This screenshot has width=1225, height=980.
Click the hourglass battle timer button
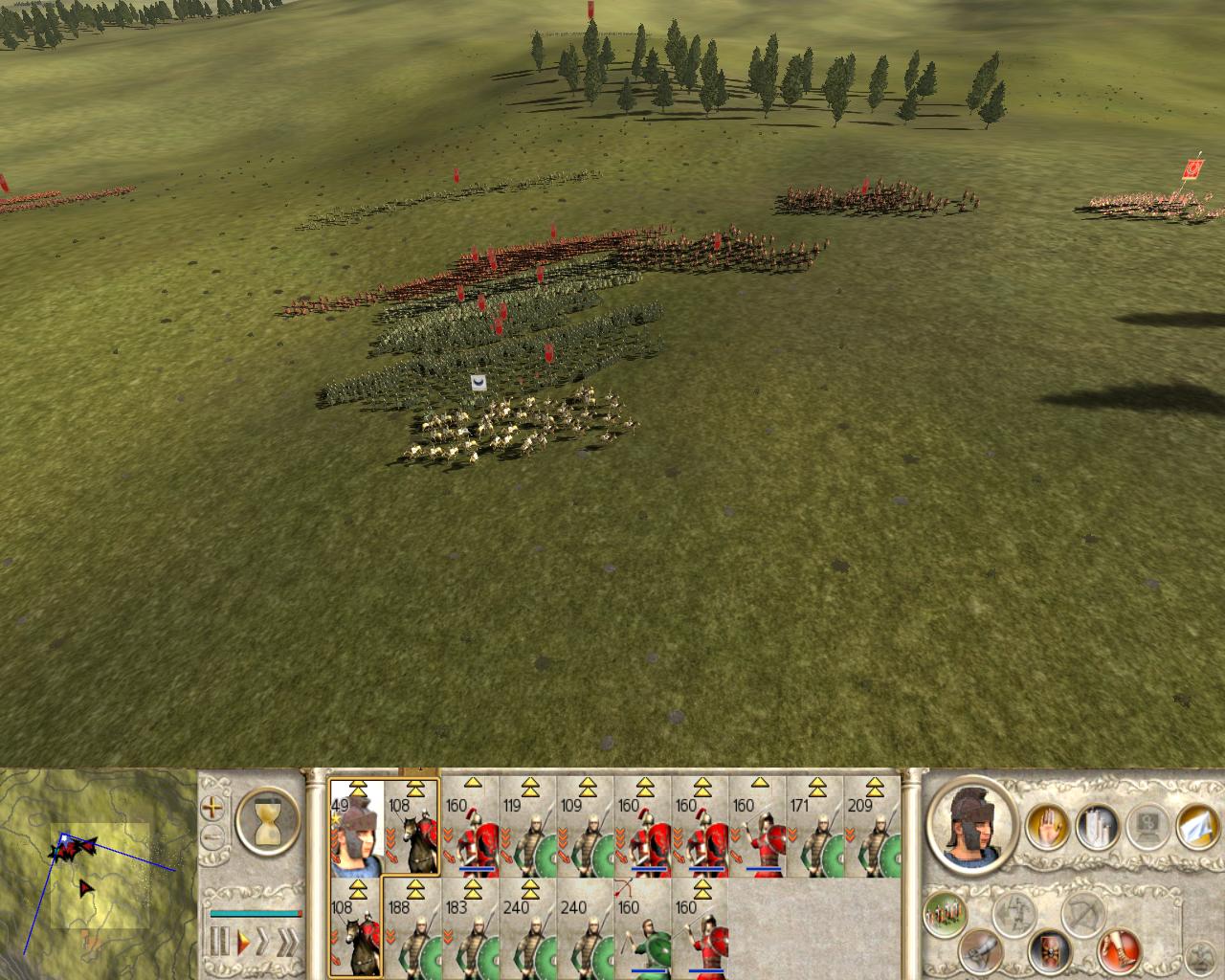[267, 820]
